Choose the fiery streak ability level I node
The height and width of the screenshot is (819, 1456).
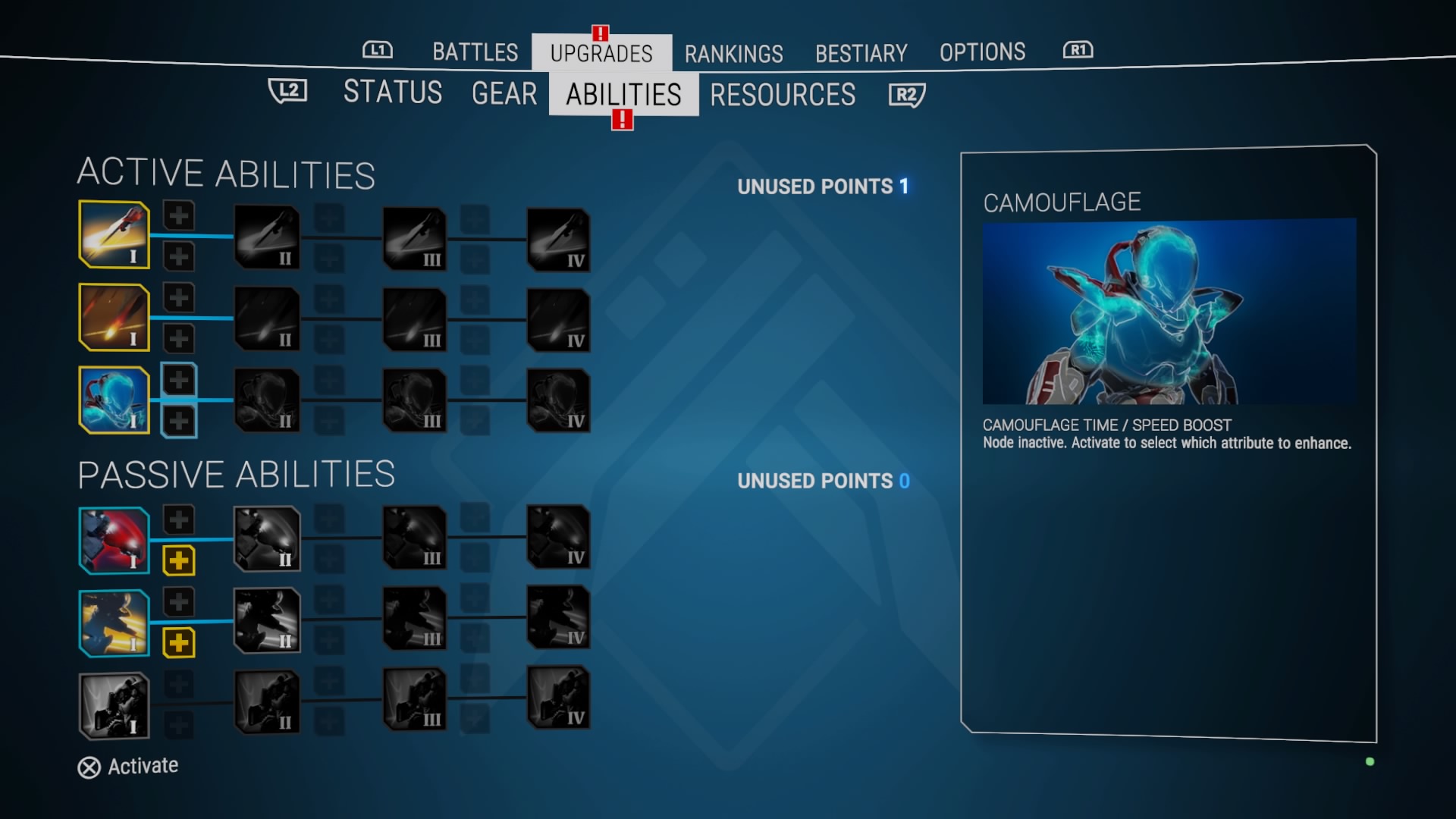[115, 317]
